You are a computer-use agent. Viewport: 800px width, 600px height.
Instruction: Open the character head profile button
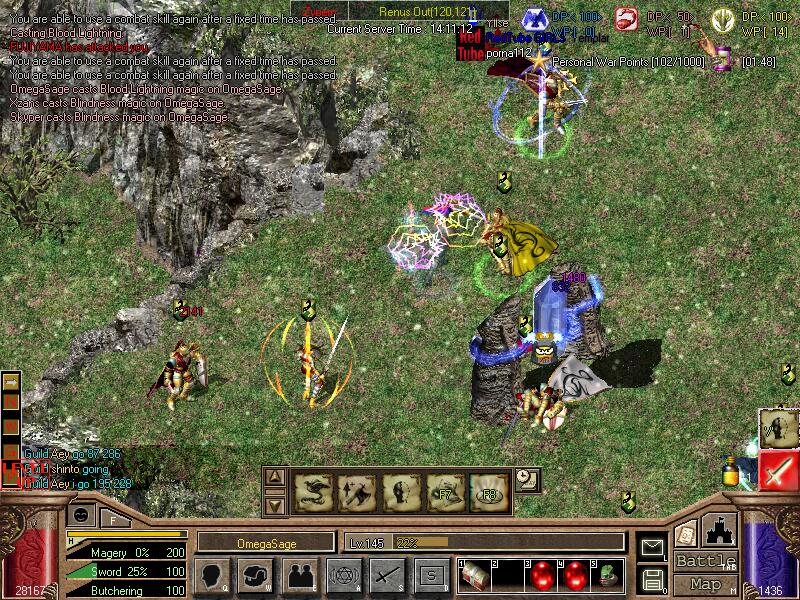pyautogui.click(x=212, y=575)
